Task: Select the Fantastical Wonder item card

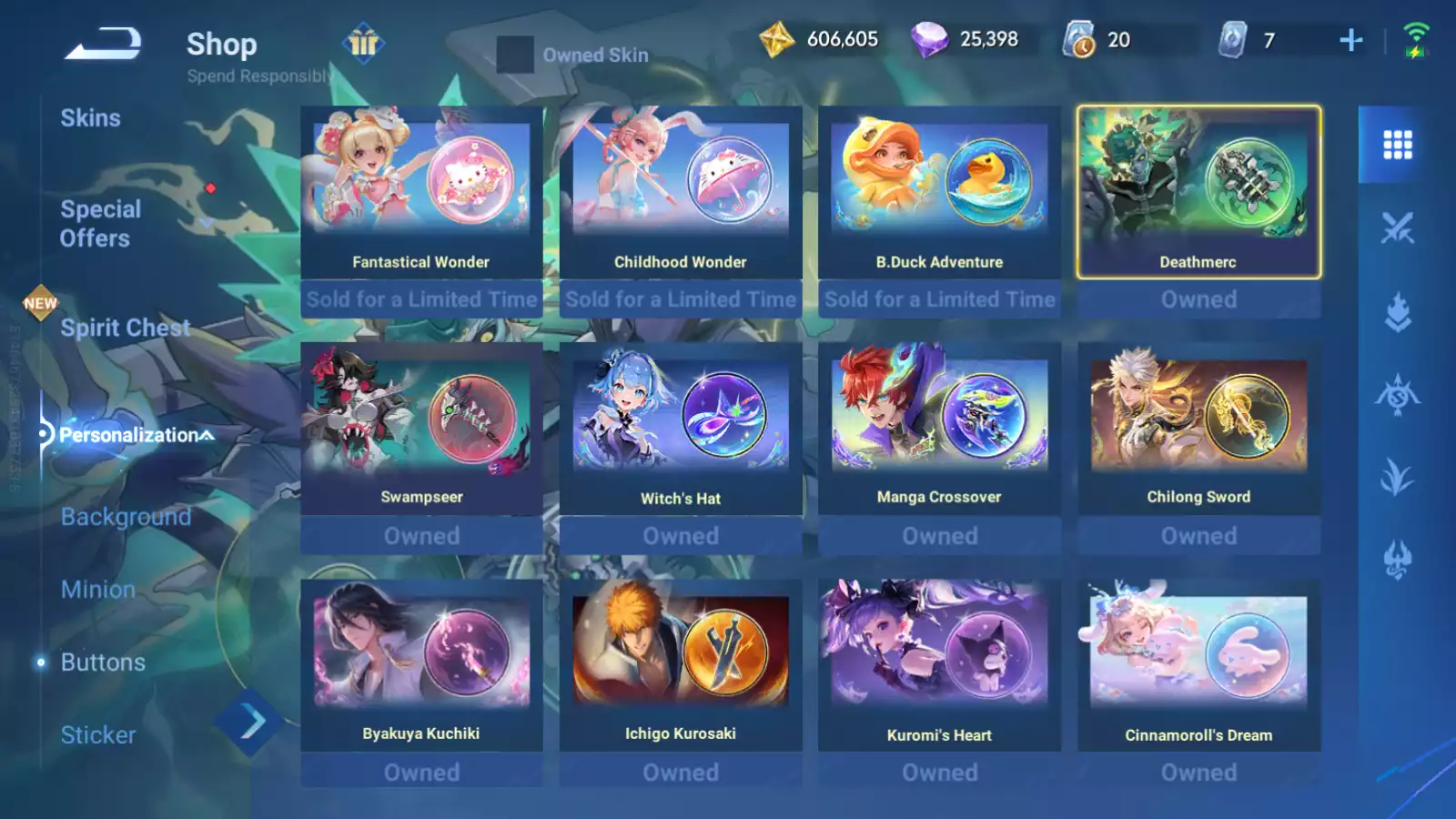Action: click(421, 193)
